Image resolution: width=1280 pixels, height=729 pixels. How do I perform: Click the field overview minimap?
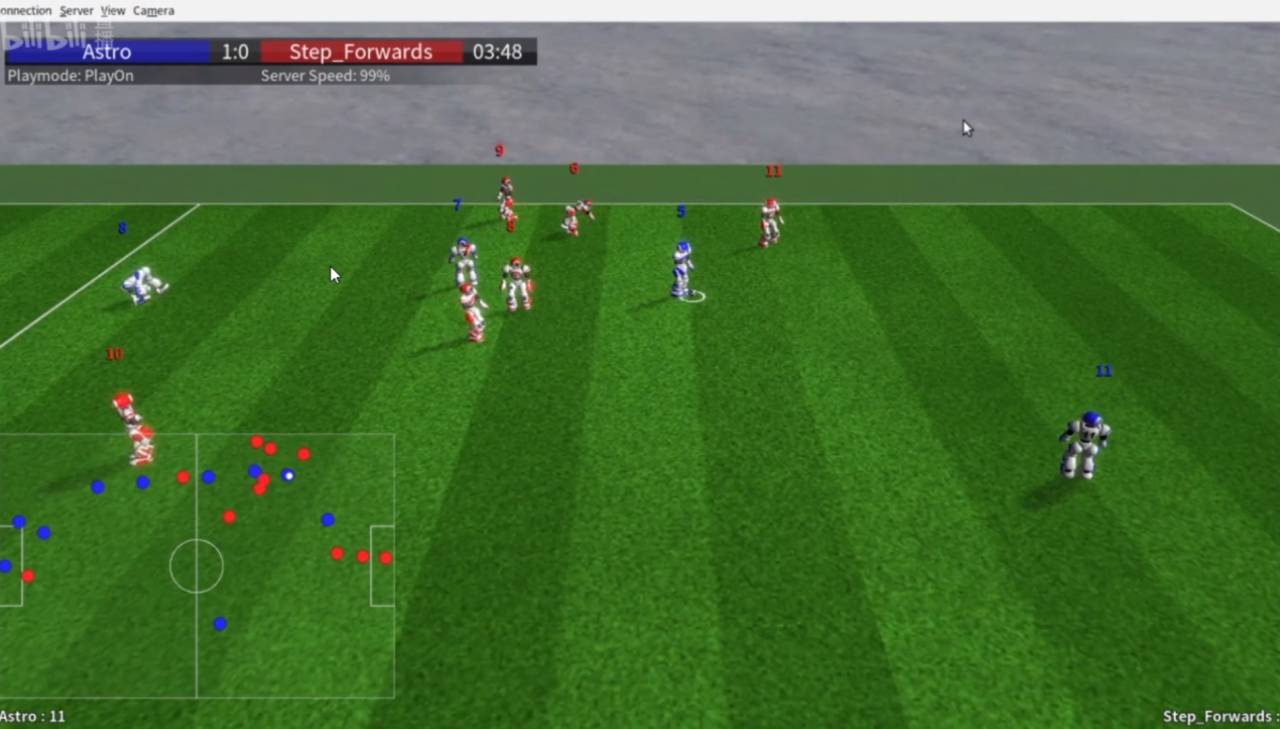pyautogui.click(x=197, y=565)
